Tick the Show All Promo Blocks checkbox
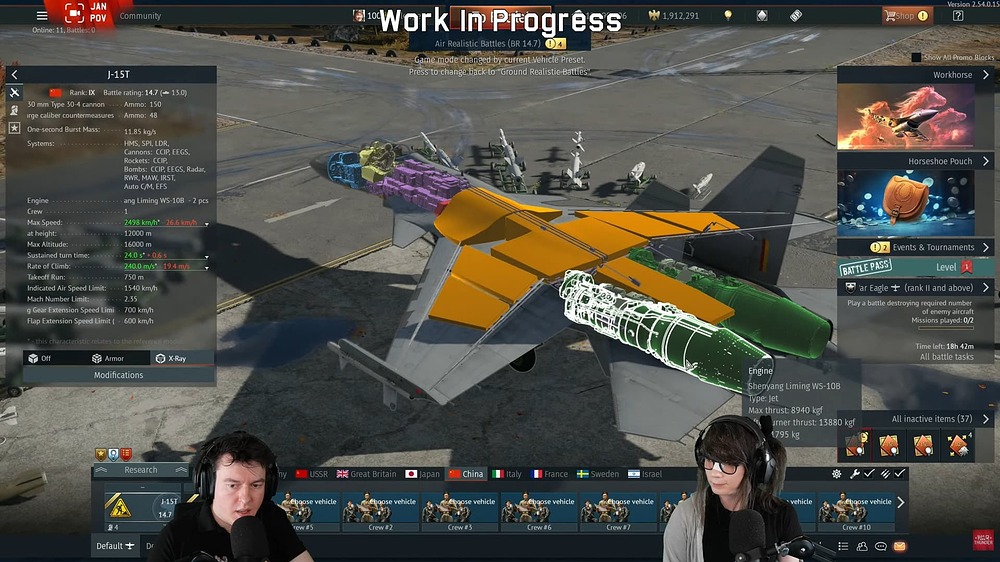The image size is (1000, 562). [x=917, y=58]
